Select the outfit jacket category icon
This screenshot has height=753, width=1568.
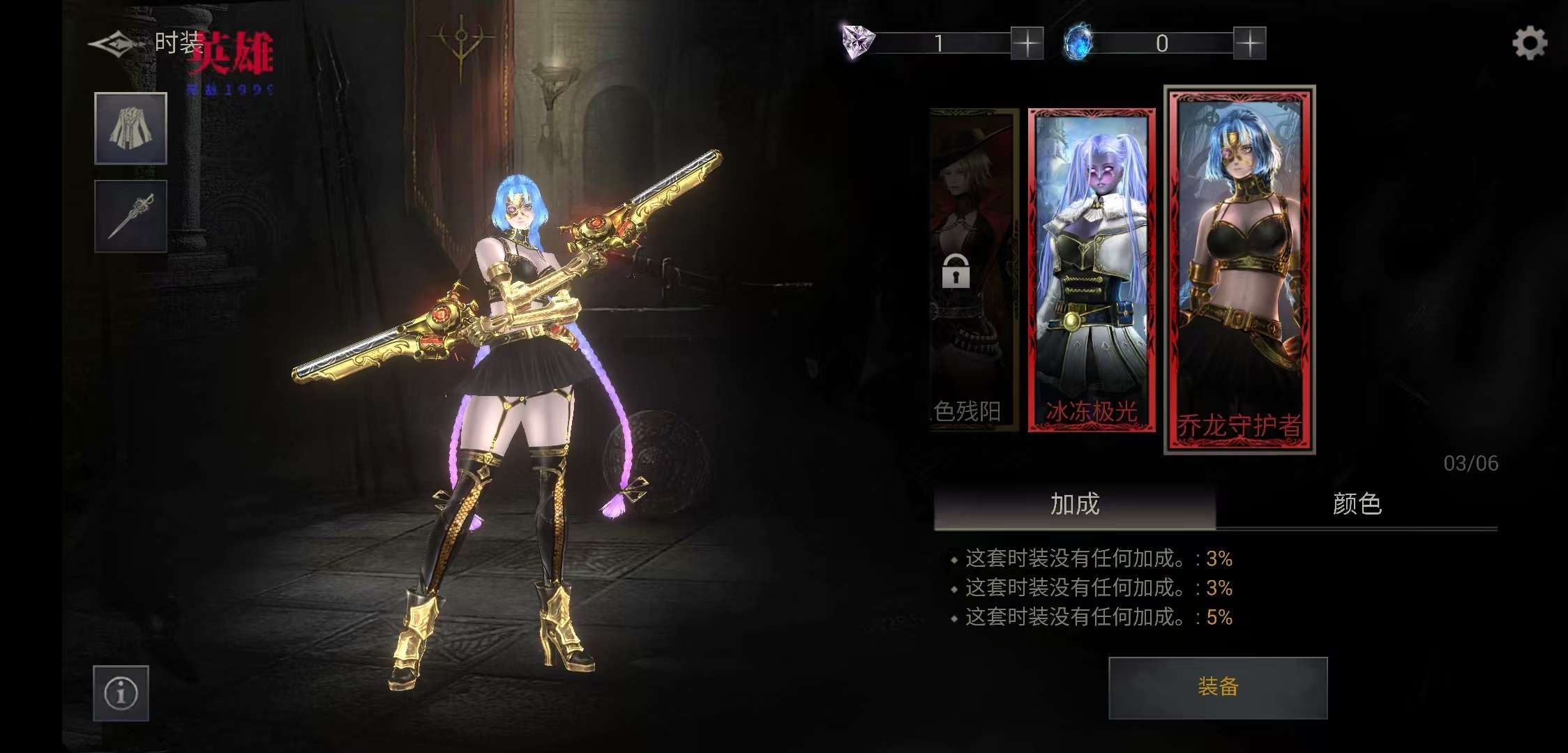131,128
